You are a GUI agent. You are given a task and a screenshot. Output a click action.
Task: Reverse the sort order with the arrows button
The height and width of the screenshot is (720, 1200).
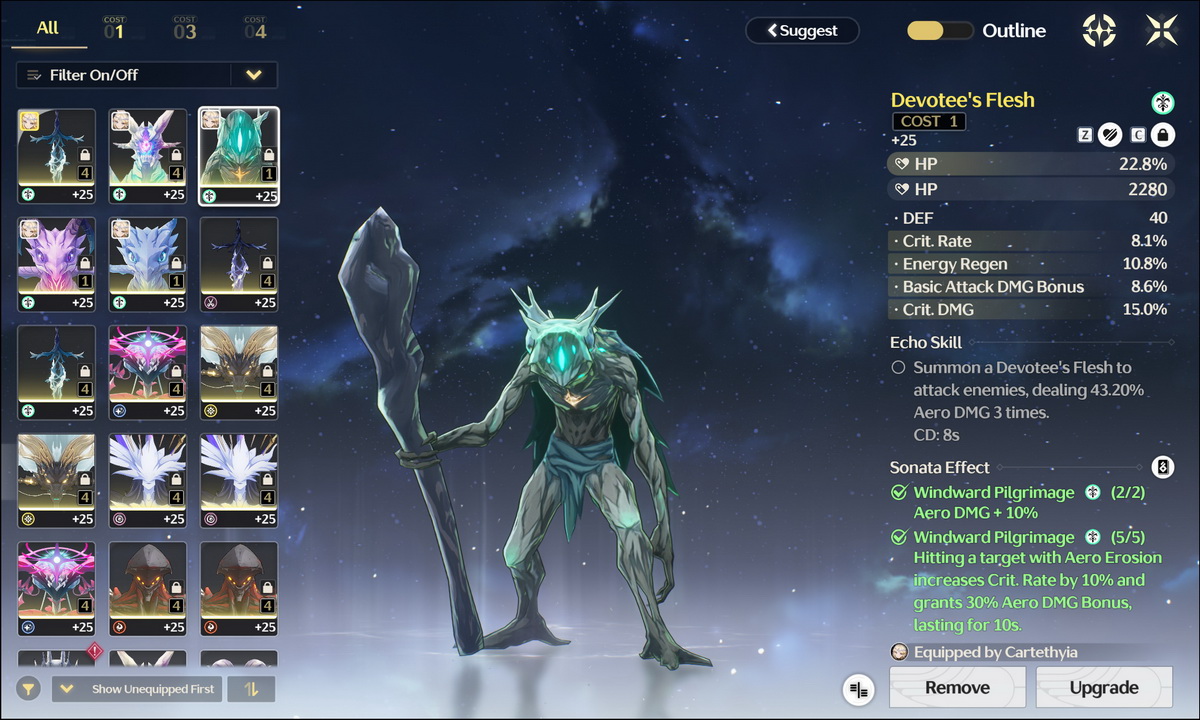[x=251, y=689]
